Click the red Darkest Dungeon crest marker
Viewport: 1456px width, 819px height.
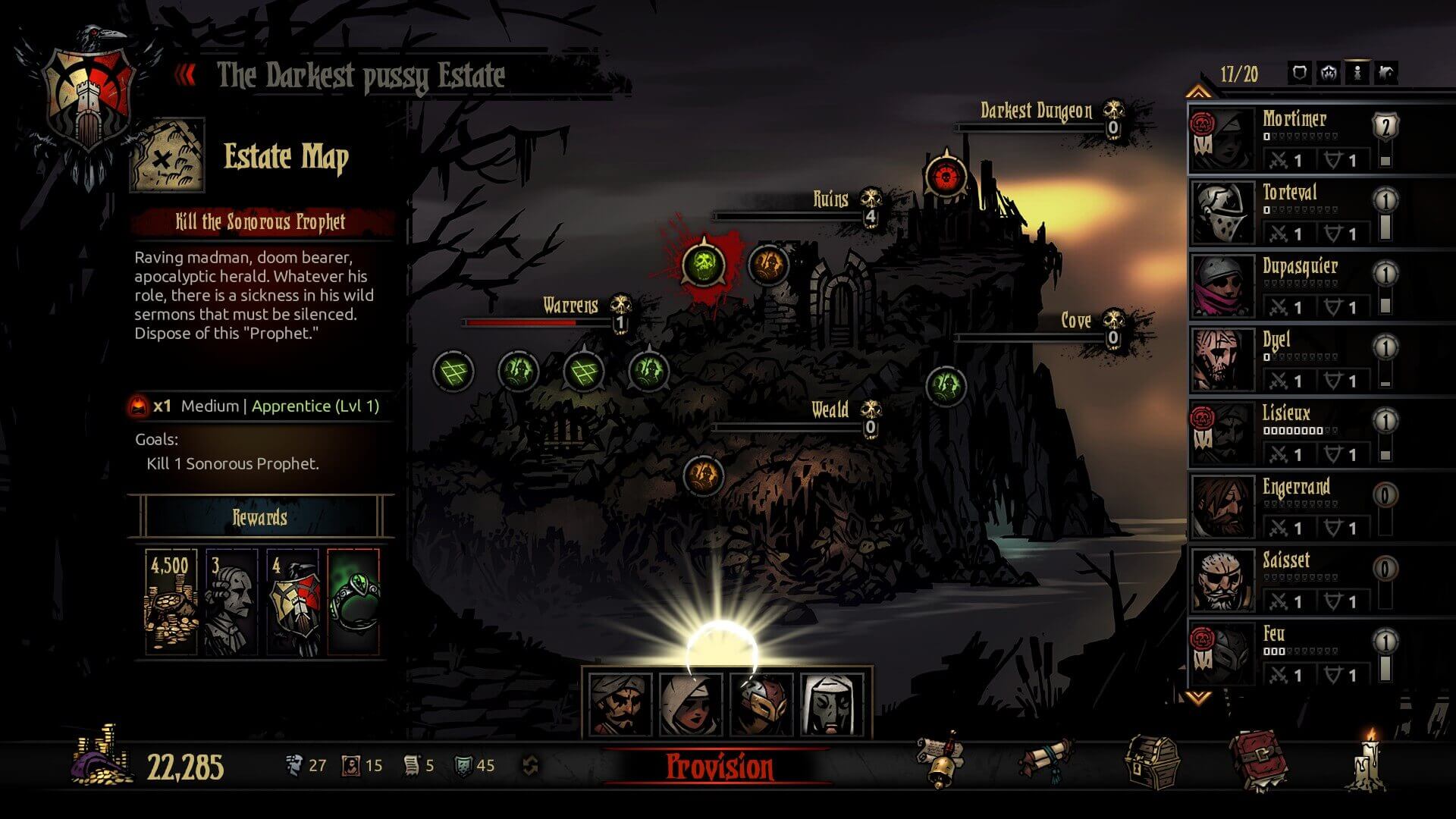(946, 176)
